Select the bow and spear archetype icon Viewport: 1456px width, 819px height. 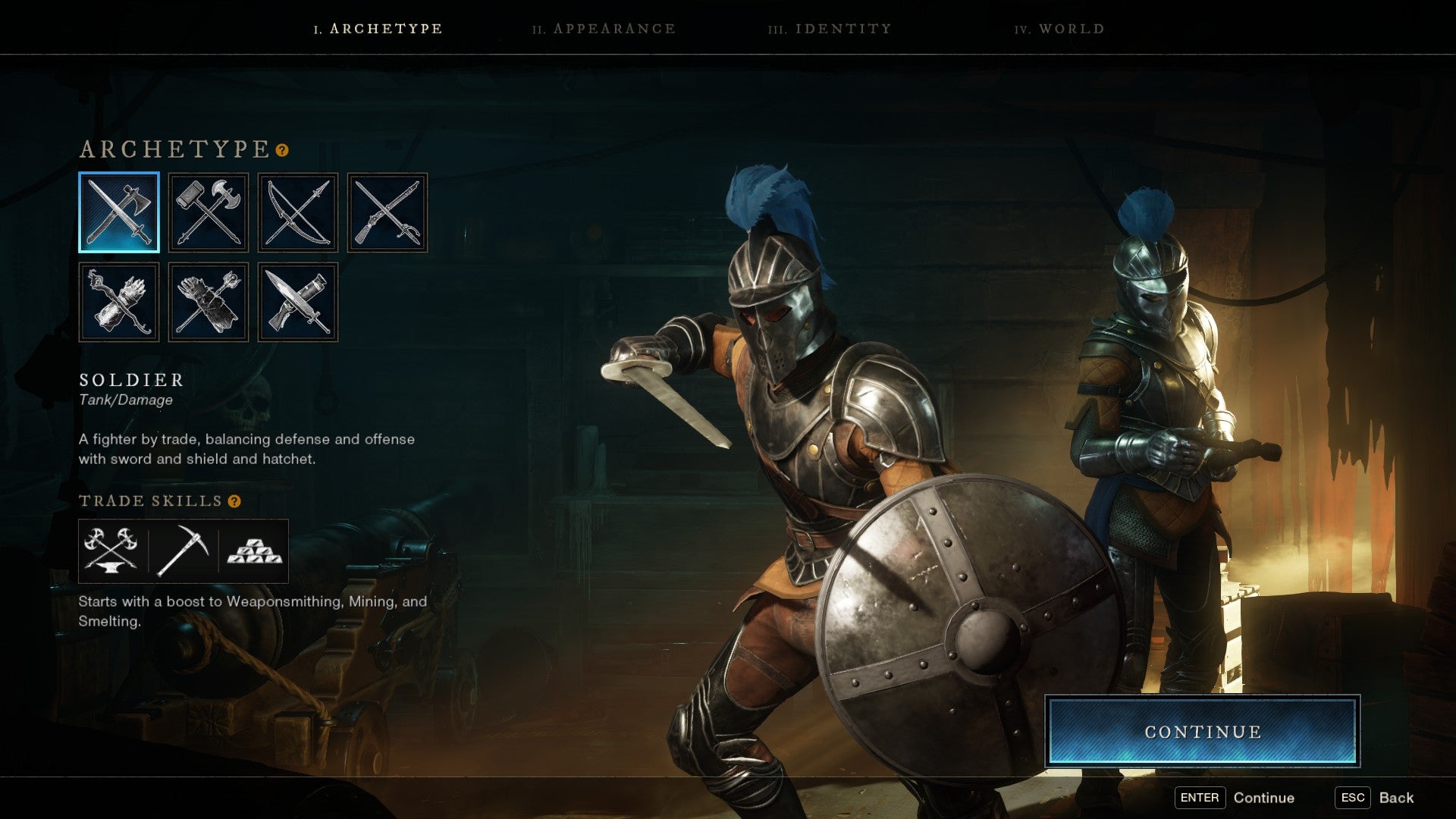[298, 212]
